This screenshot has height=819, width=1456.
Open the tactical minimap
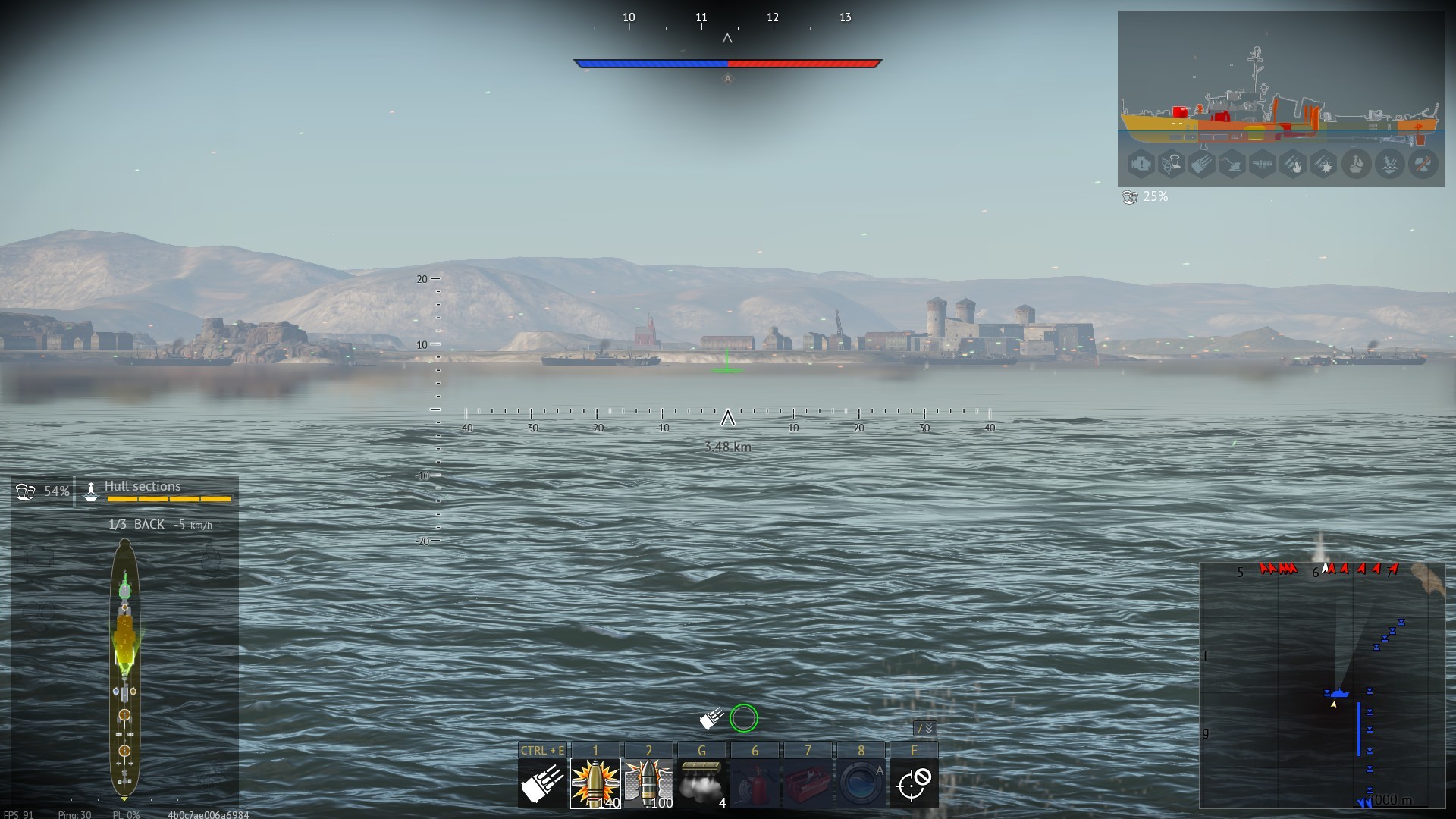1322,686
